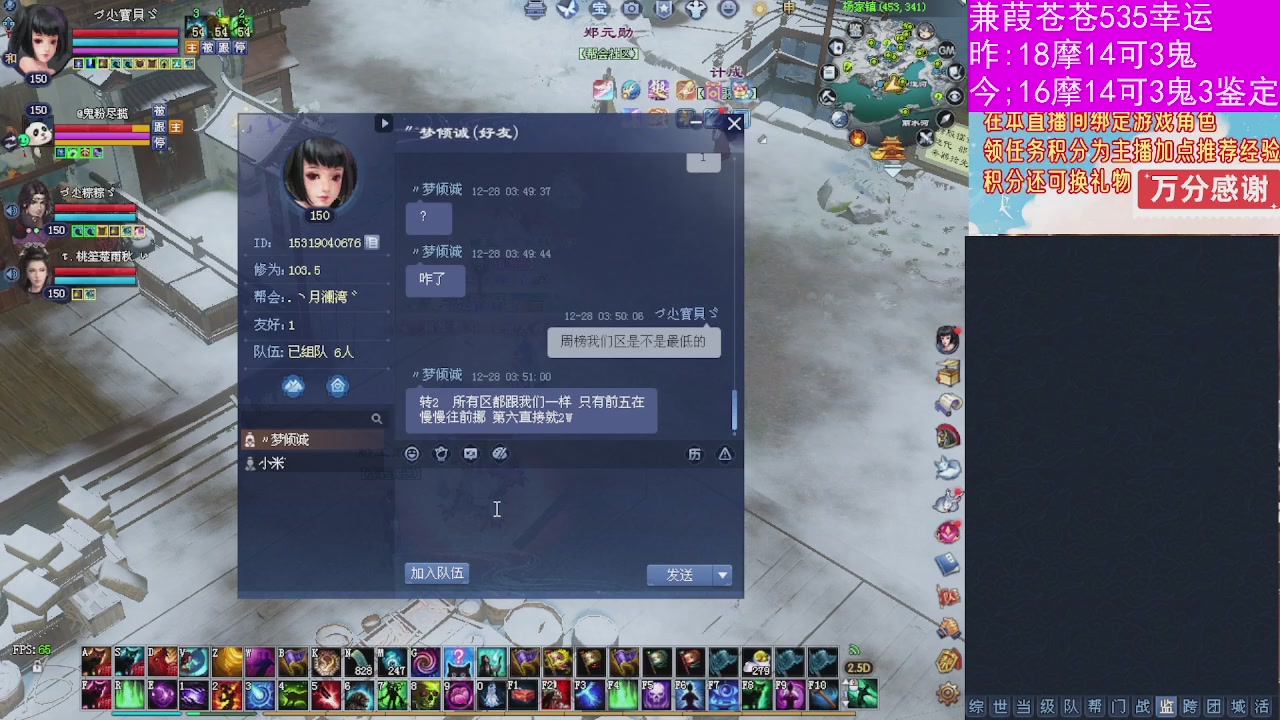
Task: Open the dropdown arrow beside the 发送 button
Action: click(721, 574)
